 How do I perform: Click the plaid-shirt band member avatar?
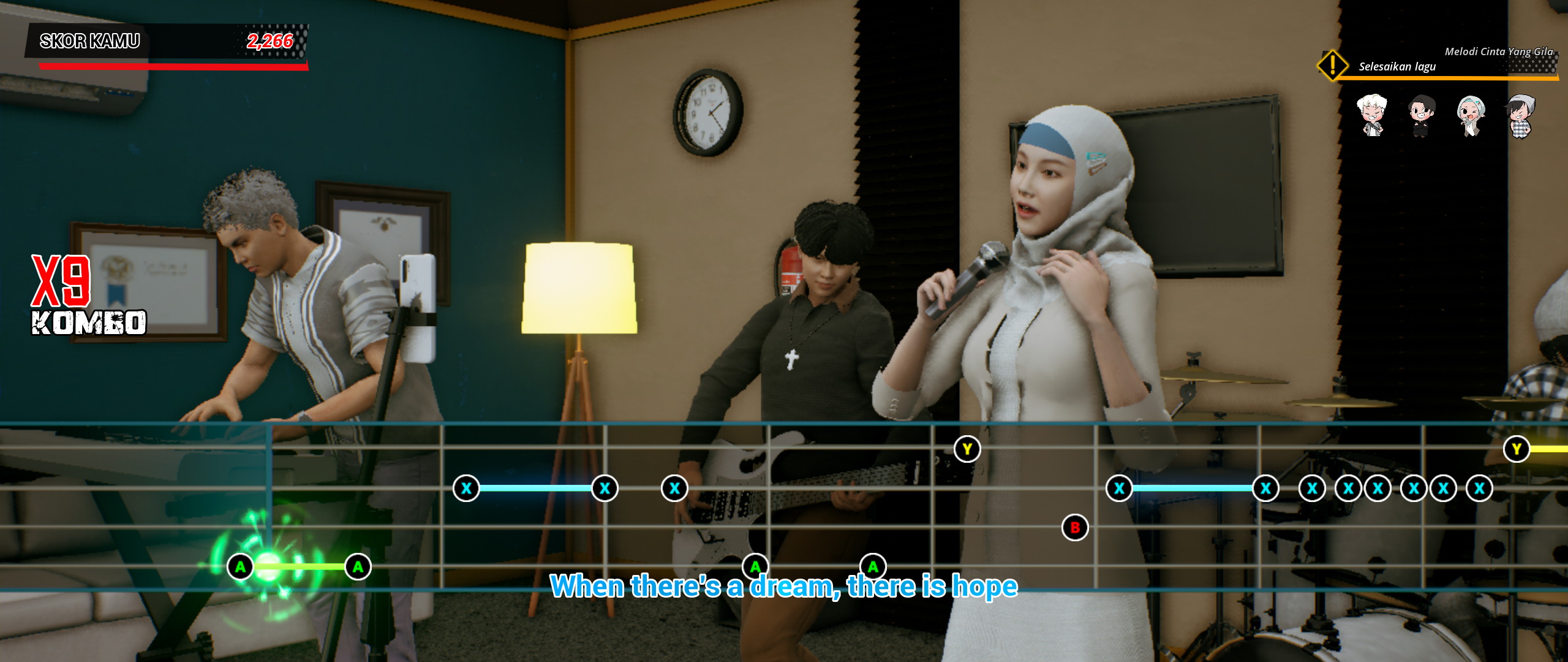click(x=1521, y=116)
